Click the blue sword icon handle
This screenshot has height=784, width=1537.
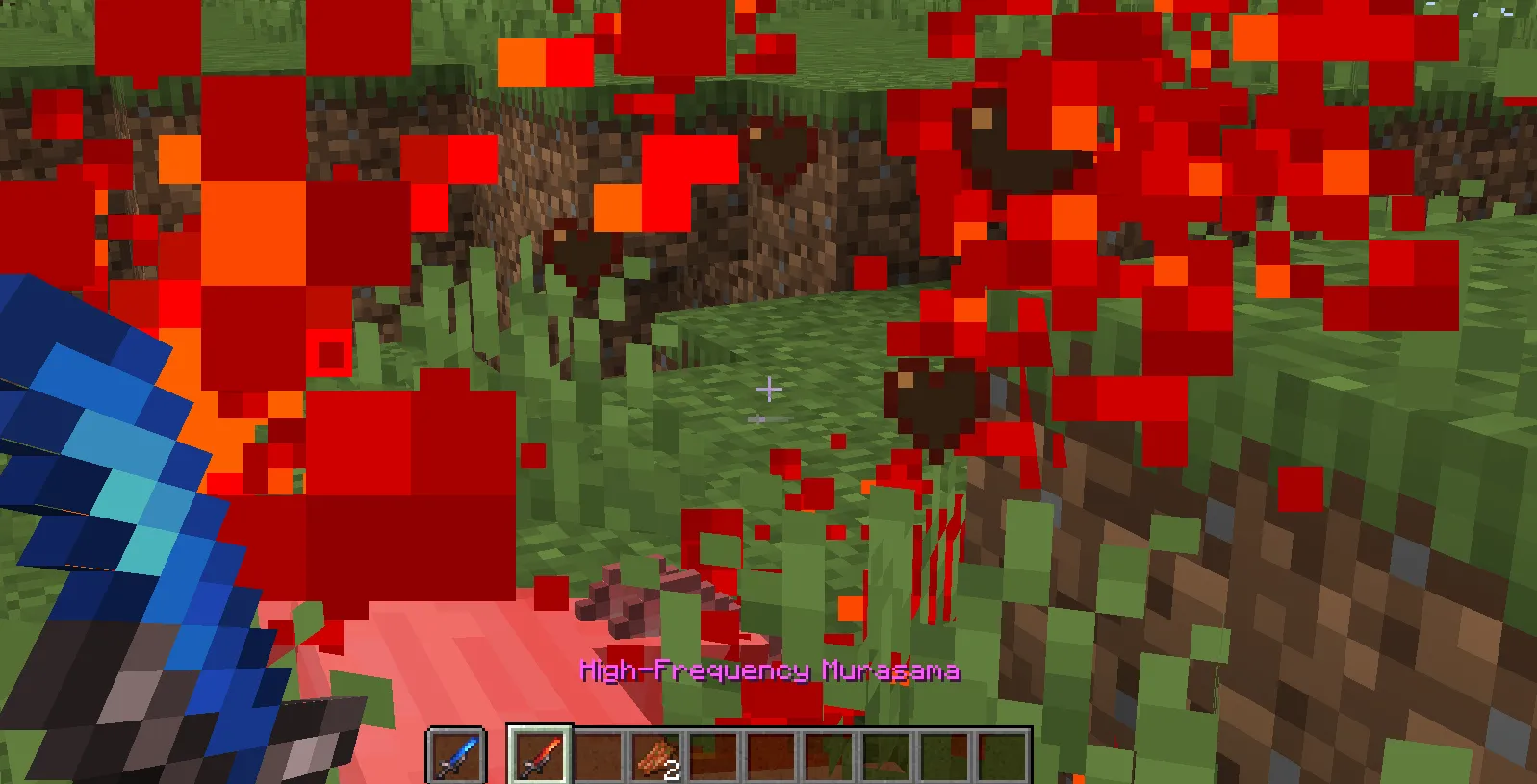445,767
